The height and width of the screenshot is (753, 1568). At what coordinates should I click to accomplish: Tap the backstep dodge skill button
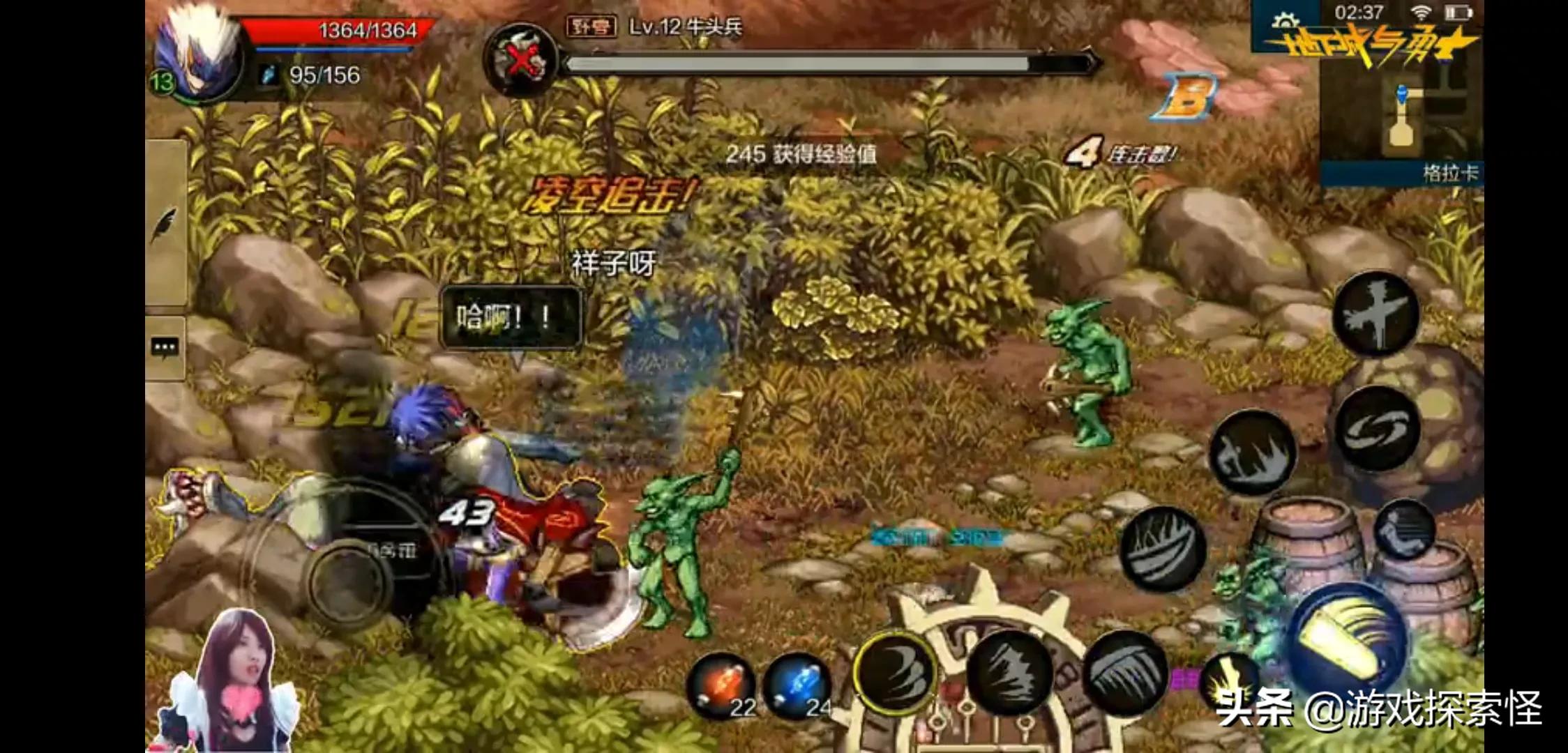(x=1403, y=531)
